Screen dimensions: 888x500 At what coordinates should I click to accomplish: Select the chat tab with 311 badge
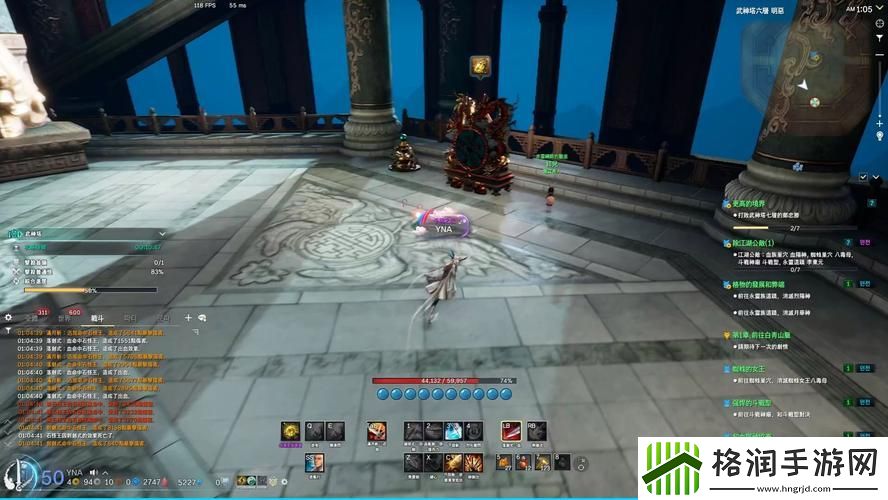tap(31, 317)
